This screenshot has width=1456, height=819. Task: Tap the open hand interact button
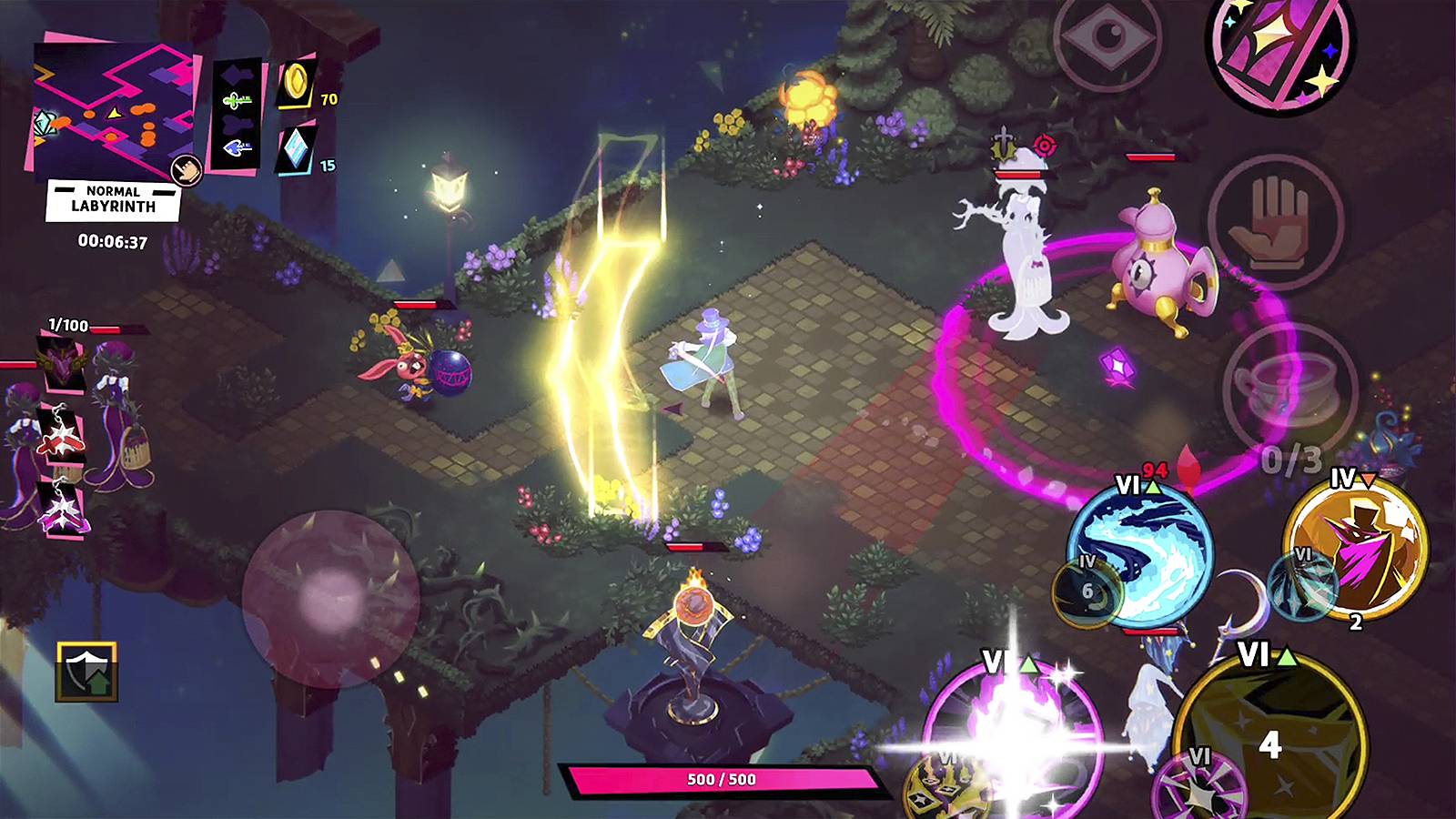coord(1274,221)
